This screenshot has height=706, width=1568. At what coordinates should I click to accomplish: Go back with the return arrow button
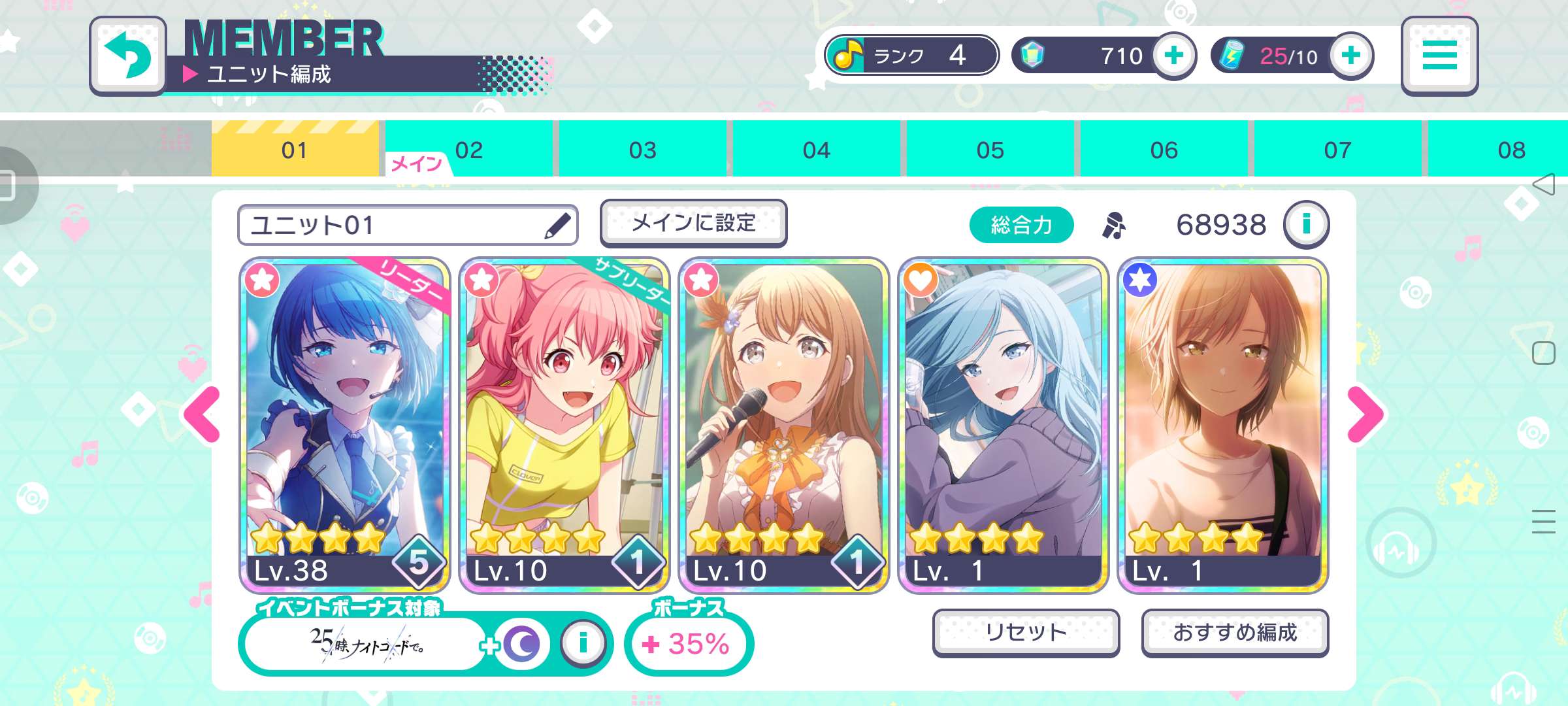(x=128, y=56)
